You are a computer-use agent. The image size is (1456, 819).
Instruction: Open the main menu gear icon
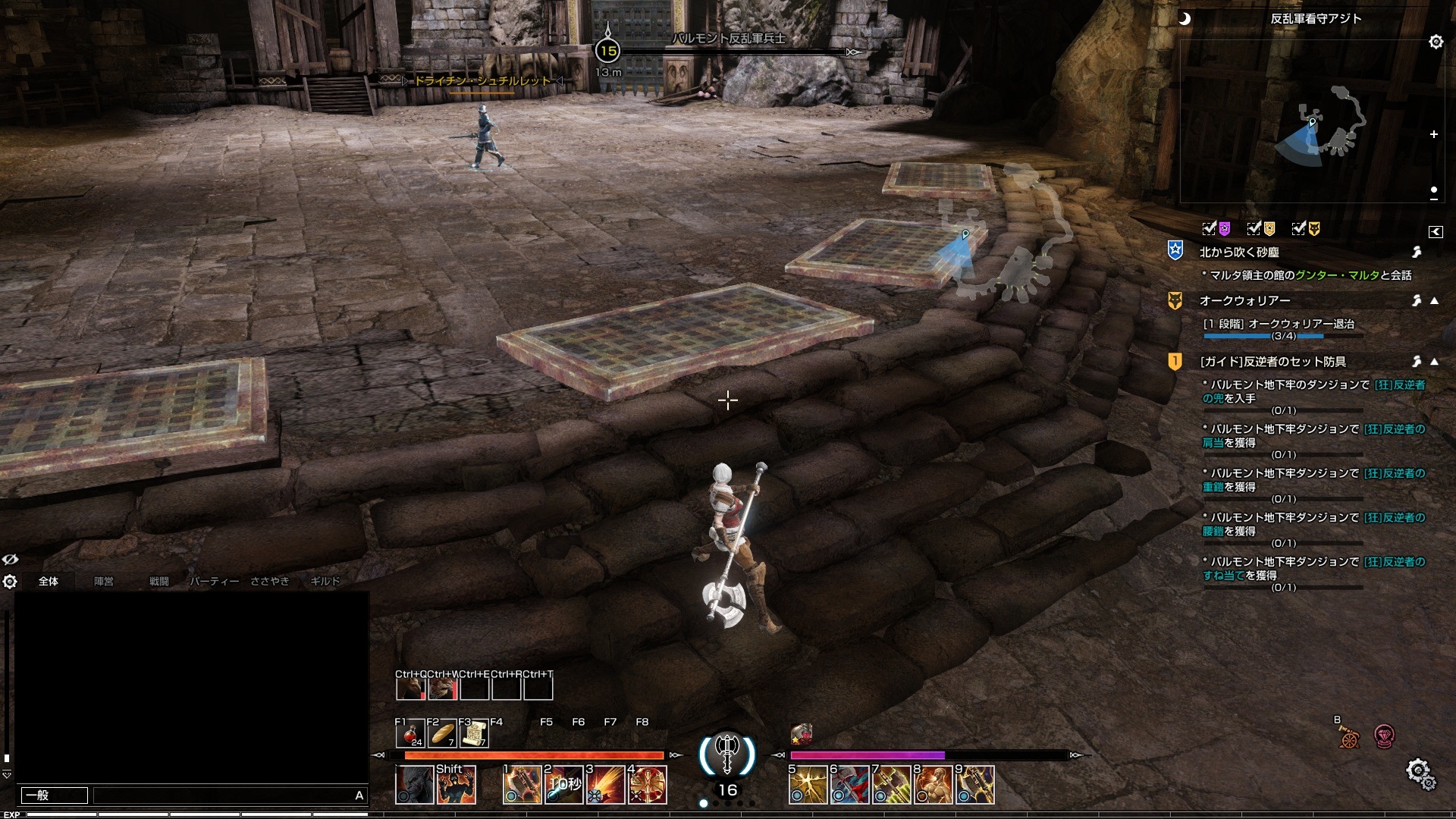[x=1418, y=773]
